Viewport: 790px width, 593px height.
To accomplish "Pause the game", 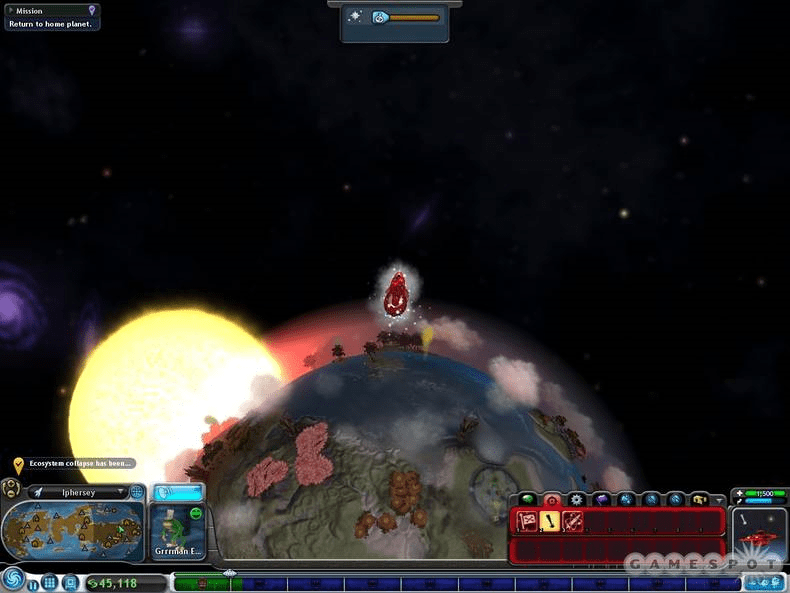I will click(31, 583).
